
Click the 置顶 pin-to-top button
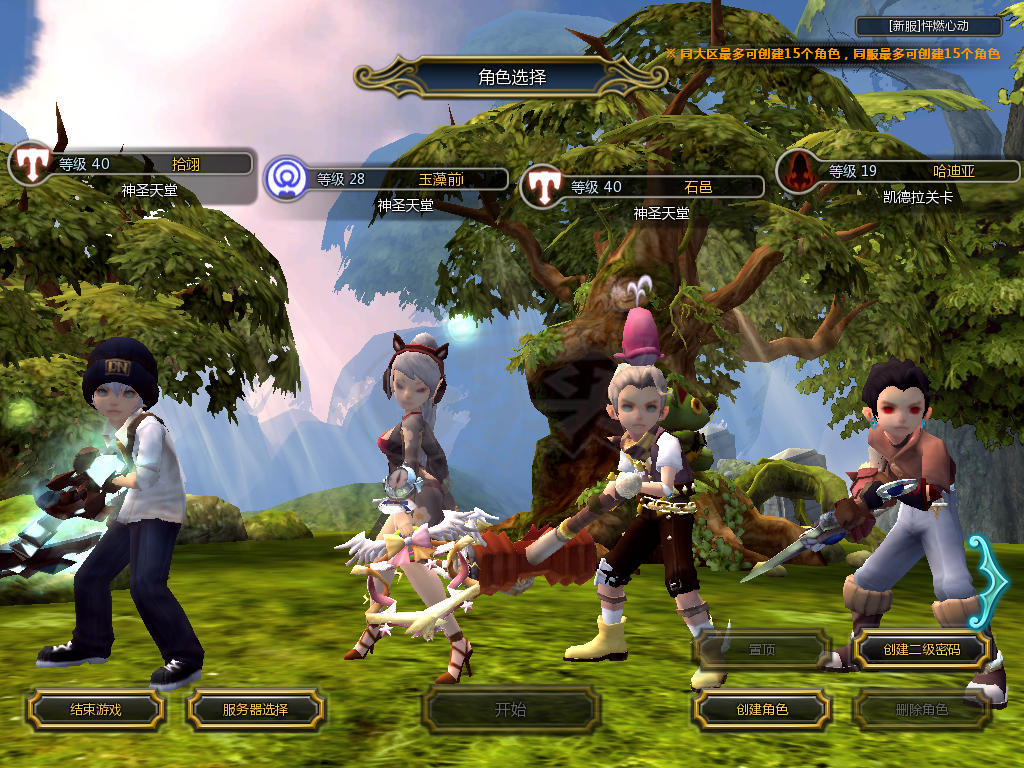[x=762, y=650]
